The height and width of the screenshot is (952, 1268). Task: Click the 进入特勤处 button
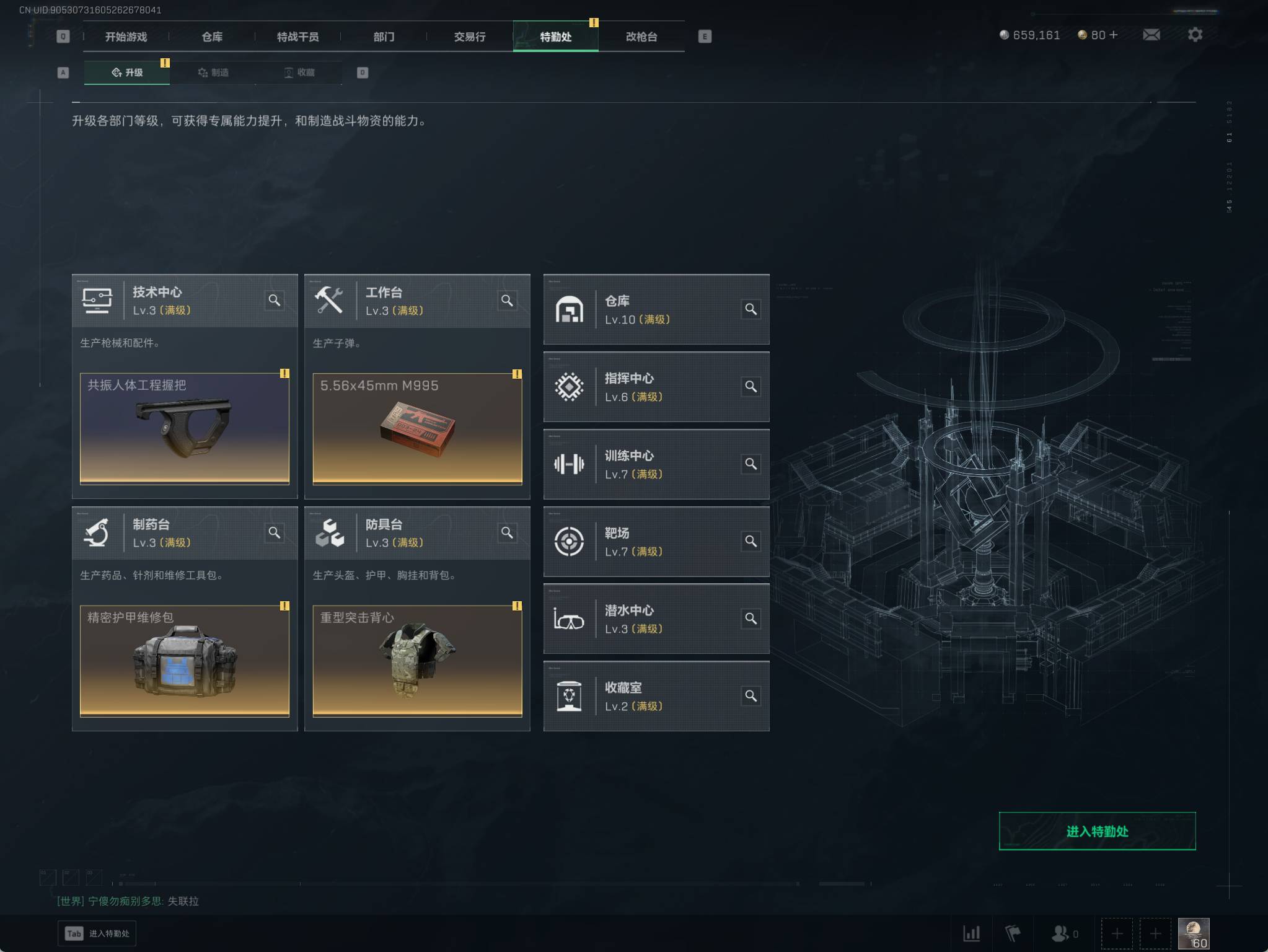pos(1097,831)
